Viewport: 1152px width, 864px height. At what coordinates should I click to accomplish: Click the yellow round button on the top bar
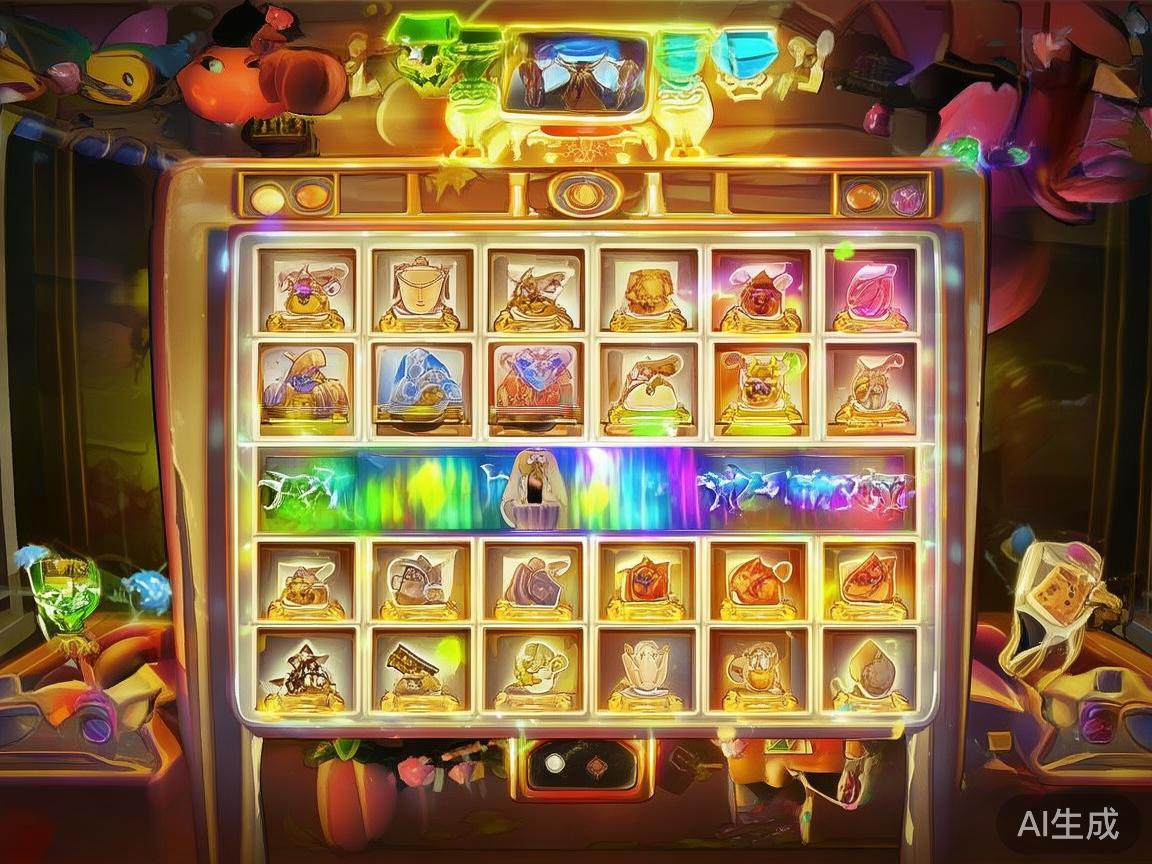[267, 197]
